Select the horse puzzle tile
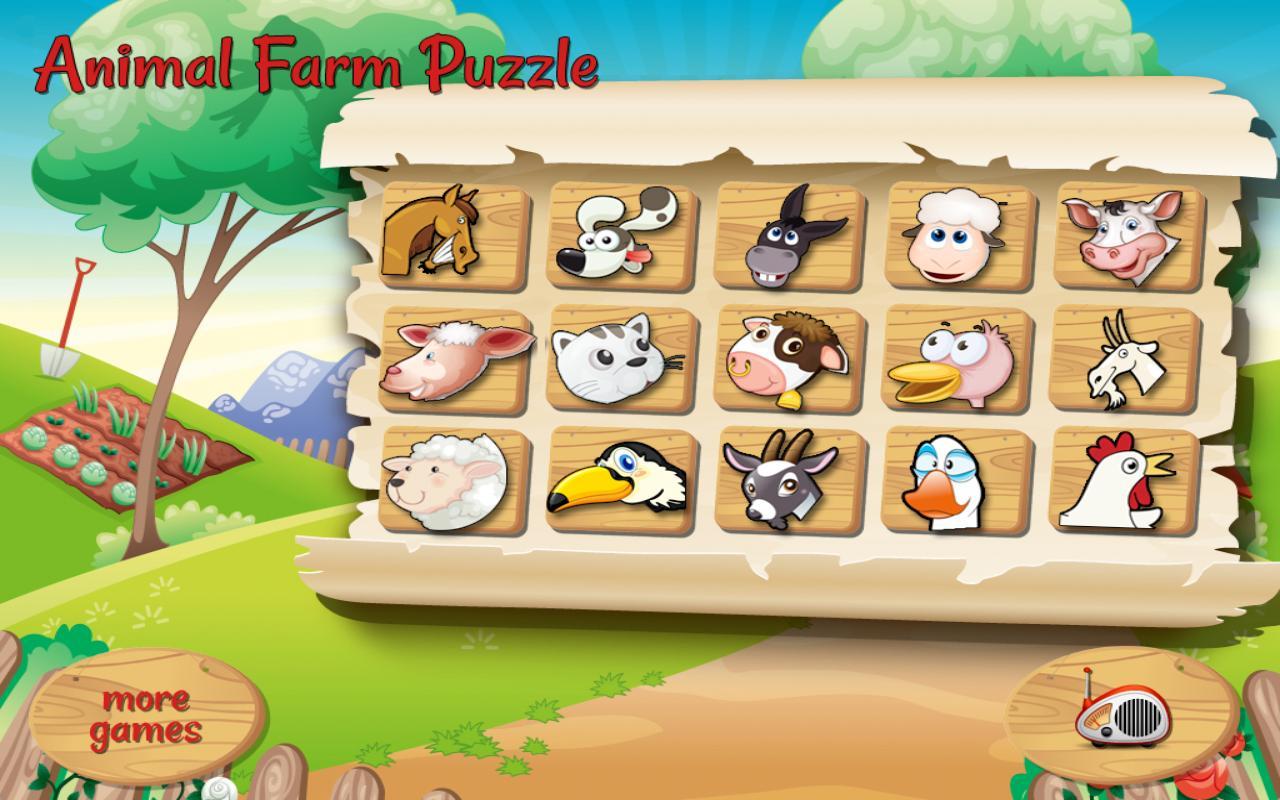The image size is (1280, 800). pyautogui.click(x=452, y=237)
